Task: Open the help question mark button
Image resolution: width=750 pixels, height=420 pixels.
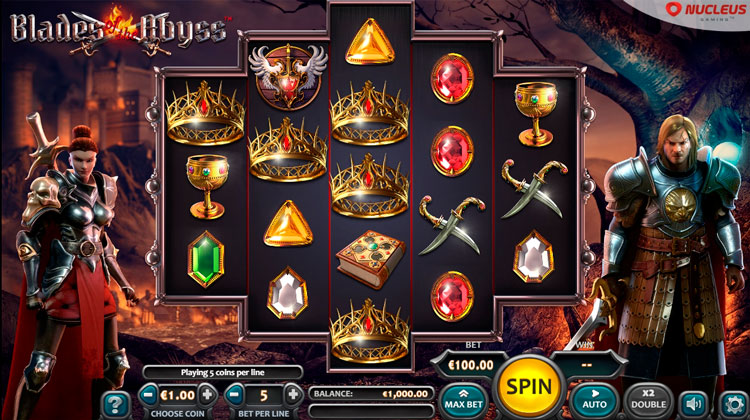Action: 116,404
